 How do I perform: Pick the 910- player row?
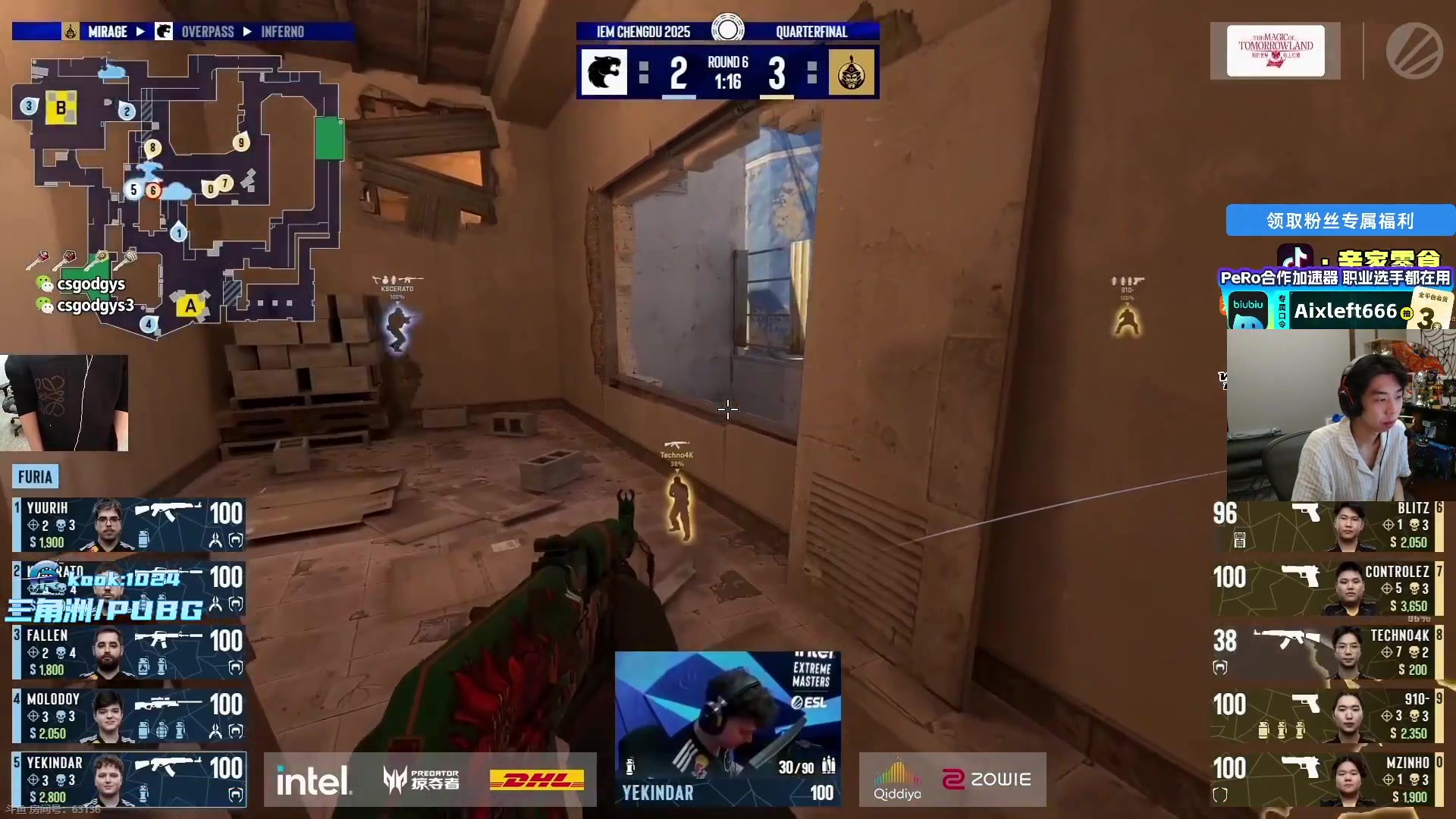pyautogui.click(x=1327, y=716)
